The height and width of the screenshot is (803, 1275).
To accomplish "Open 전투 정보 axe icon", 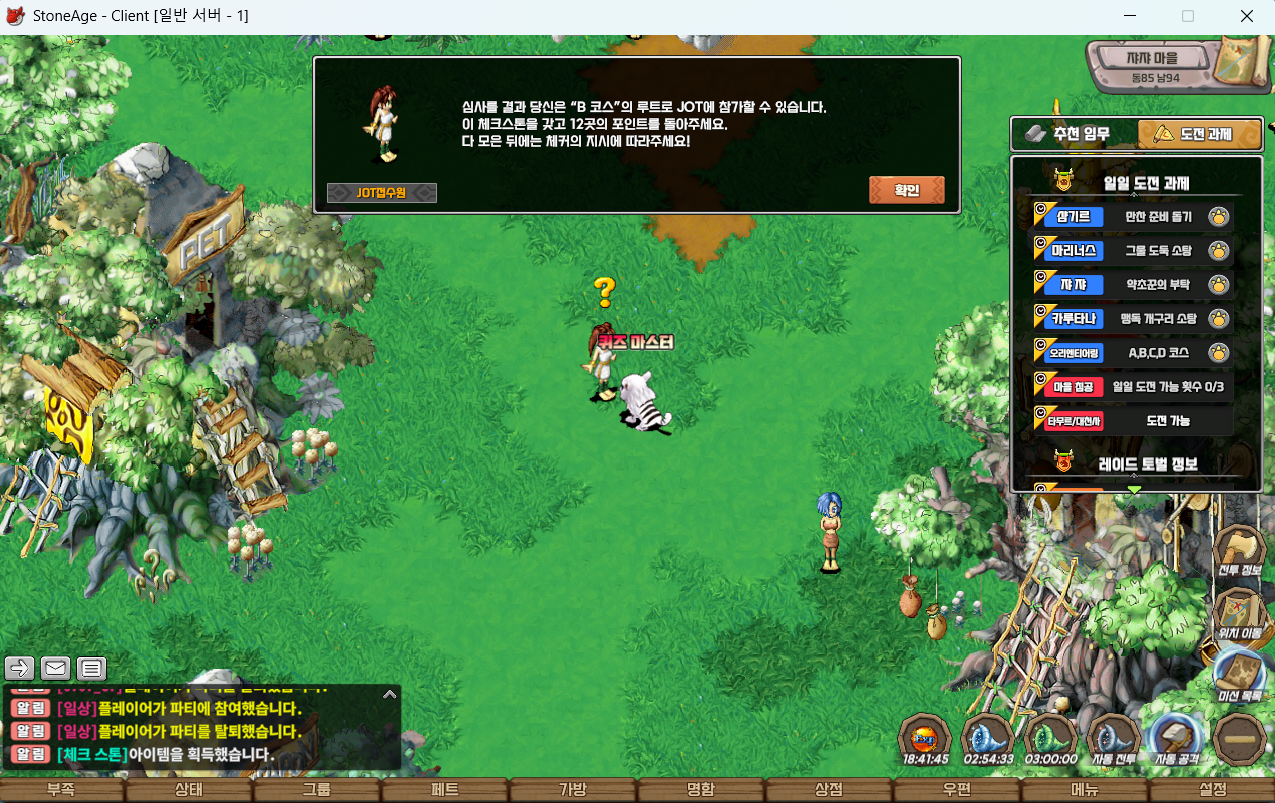I will click(1240, 553).
